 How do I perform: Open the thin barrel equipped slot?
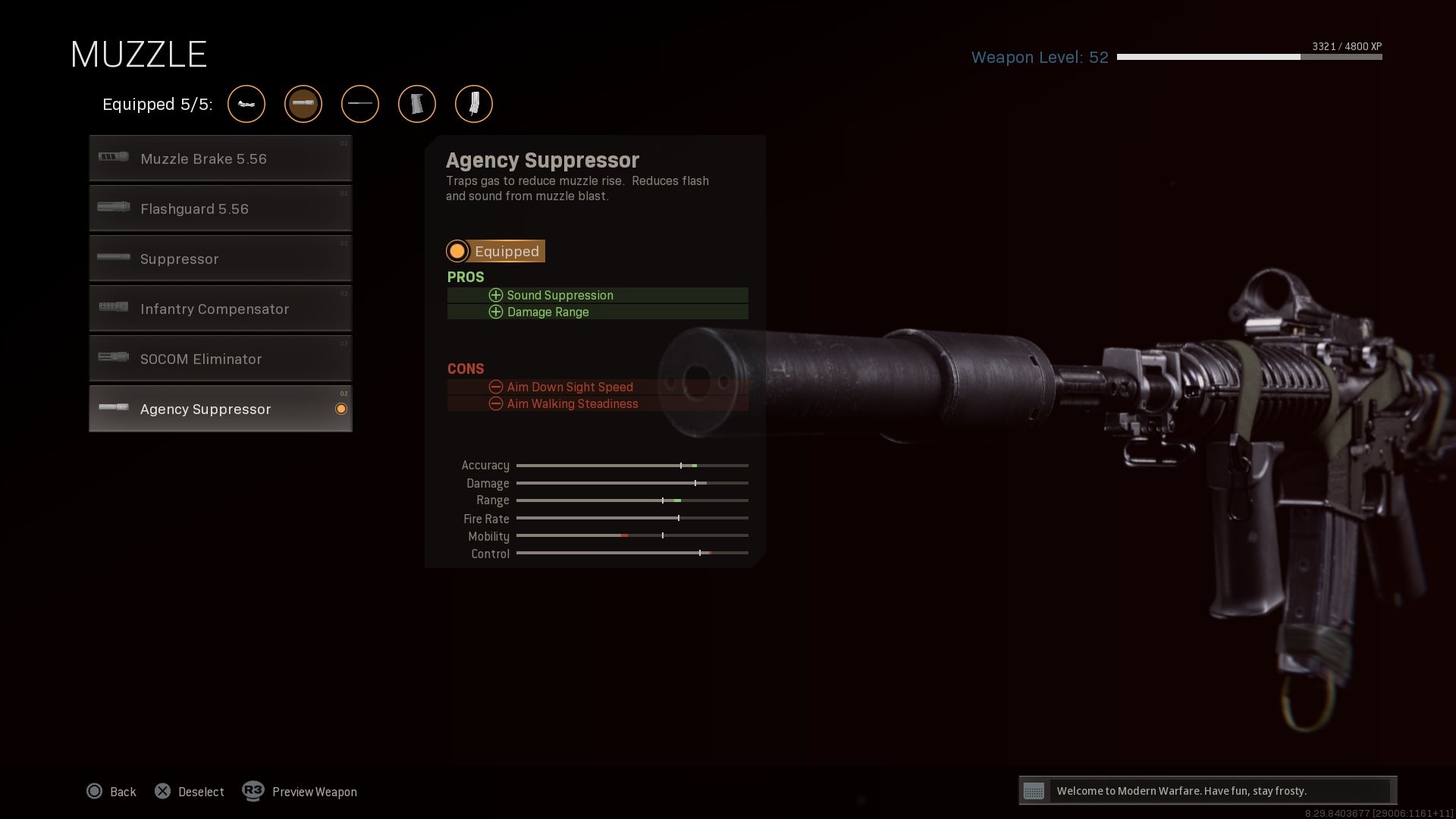tap(360, 104)
